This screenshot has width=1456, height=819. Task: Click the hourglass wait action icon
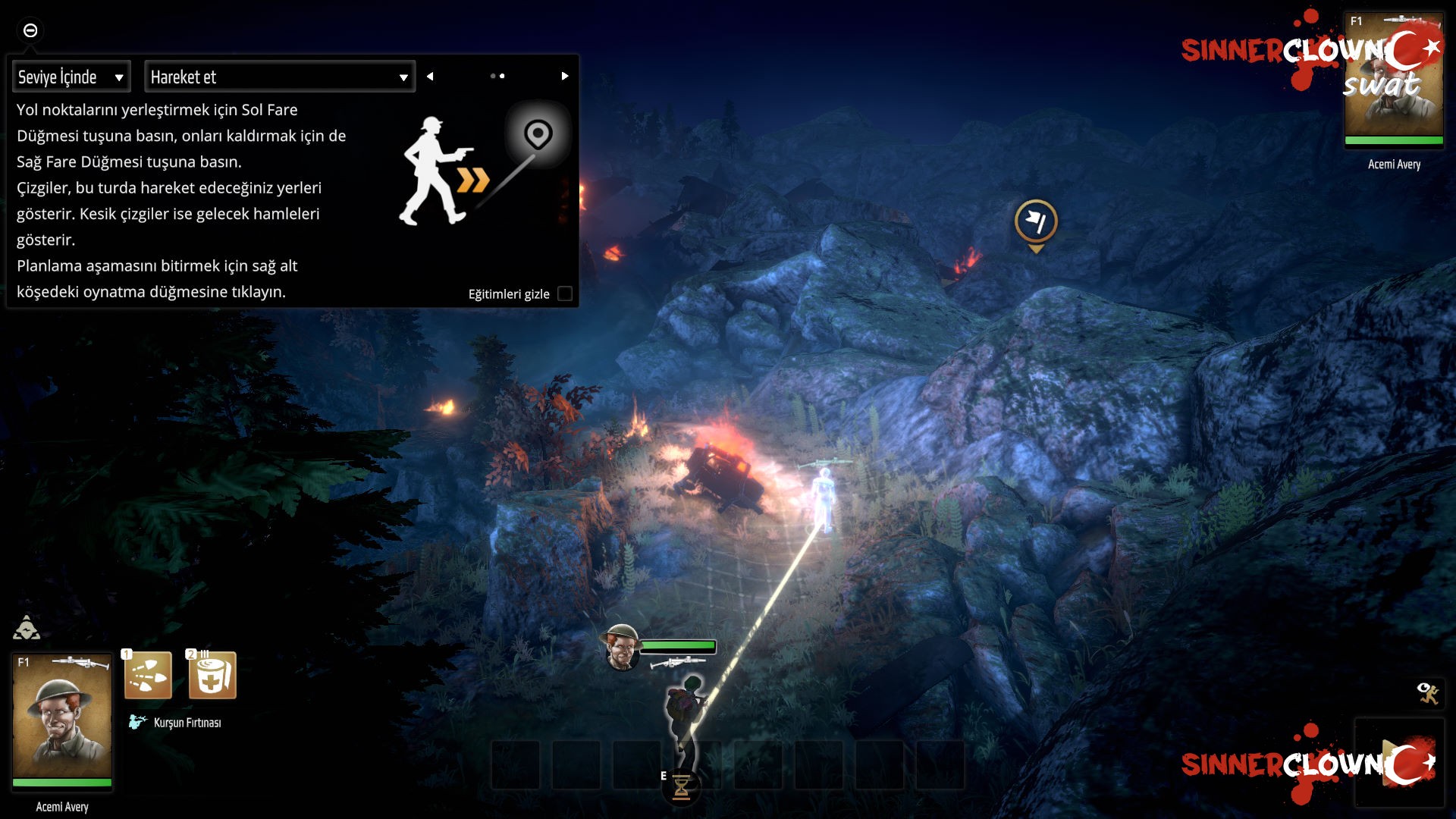[x=681, y=787]
